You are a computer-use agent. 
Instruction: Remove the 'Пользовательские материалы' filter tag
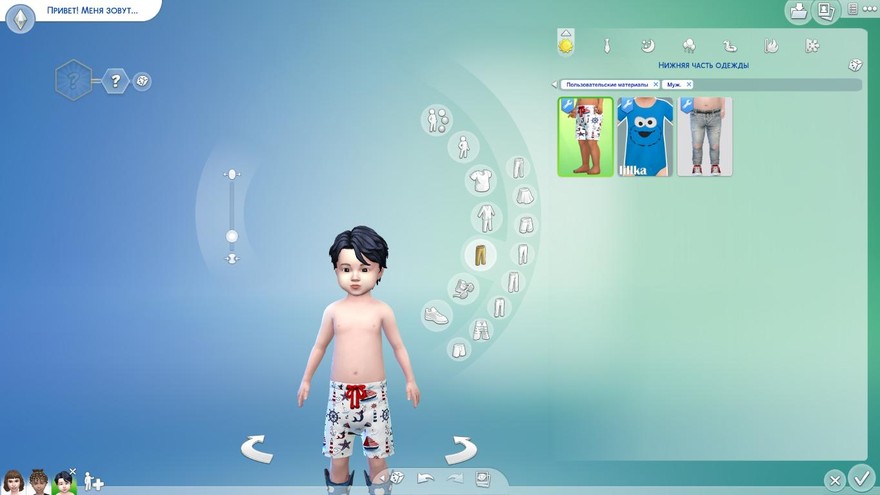click(x=656, y=85)
